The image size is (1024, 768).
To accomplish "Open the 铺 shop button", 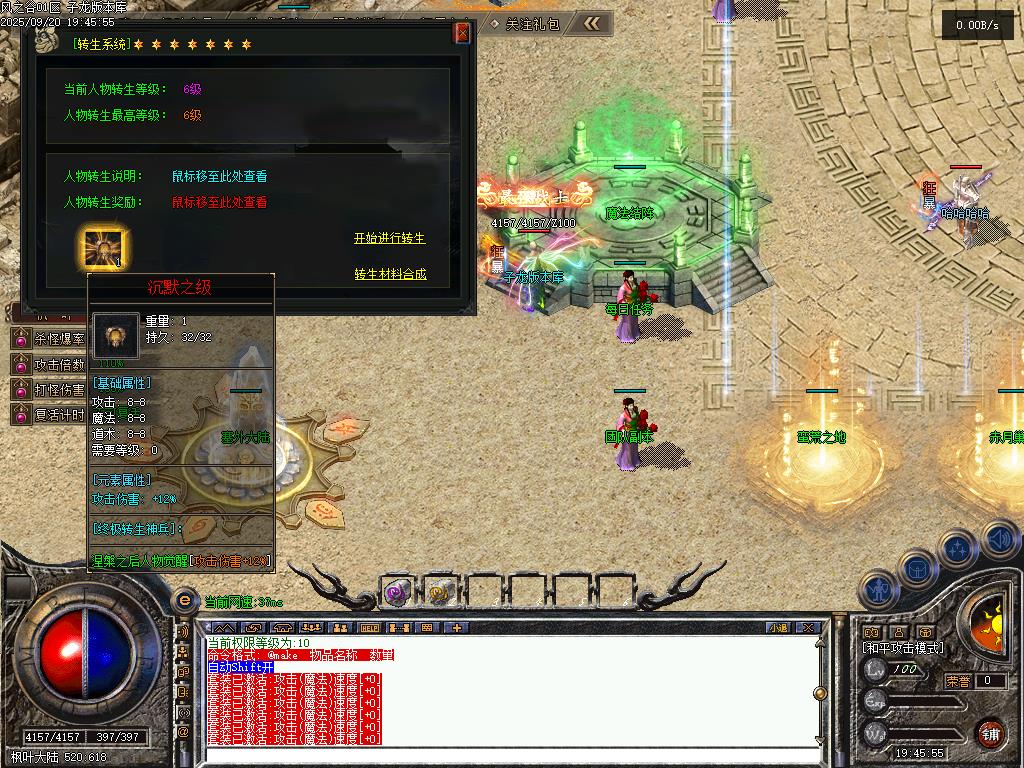I will 990,733.
